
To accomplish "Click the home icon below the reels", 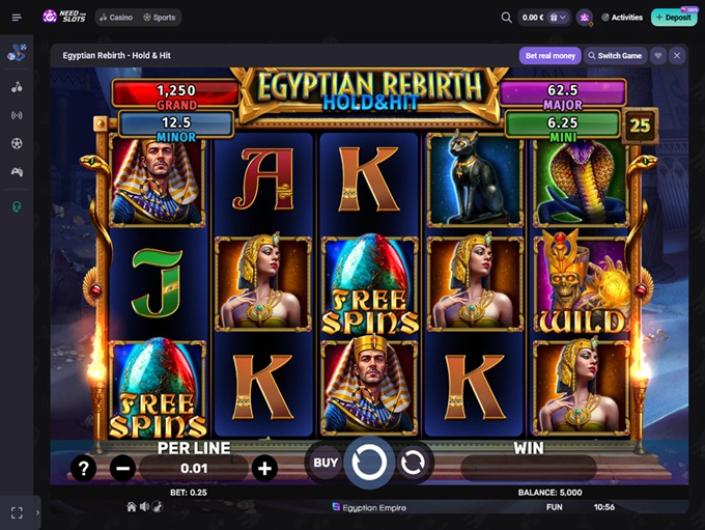I will [x=131, y=507].
